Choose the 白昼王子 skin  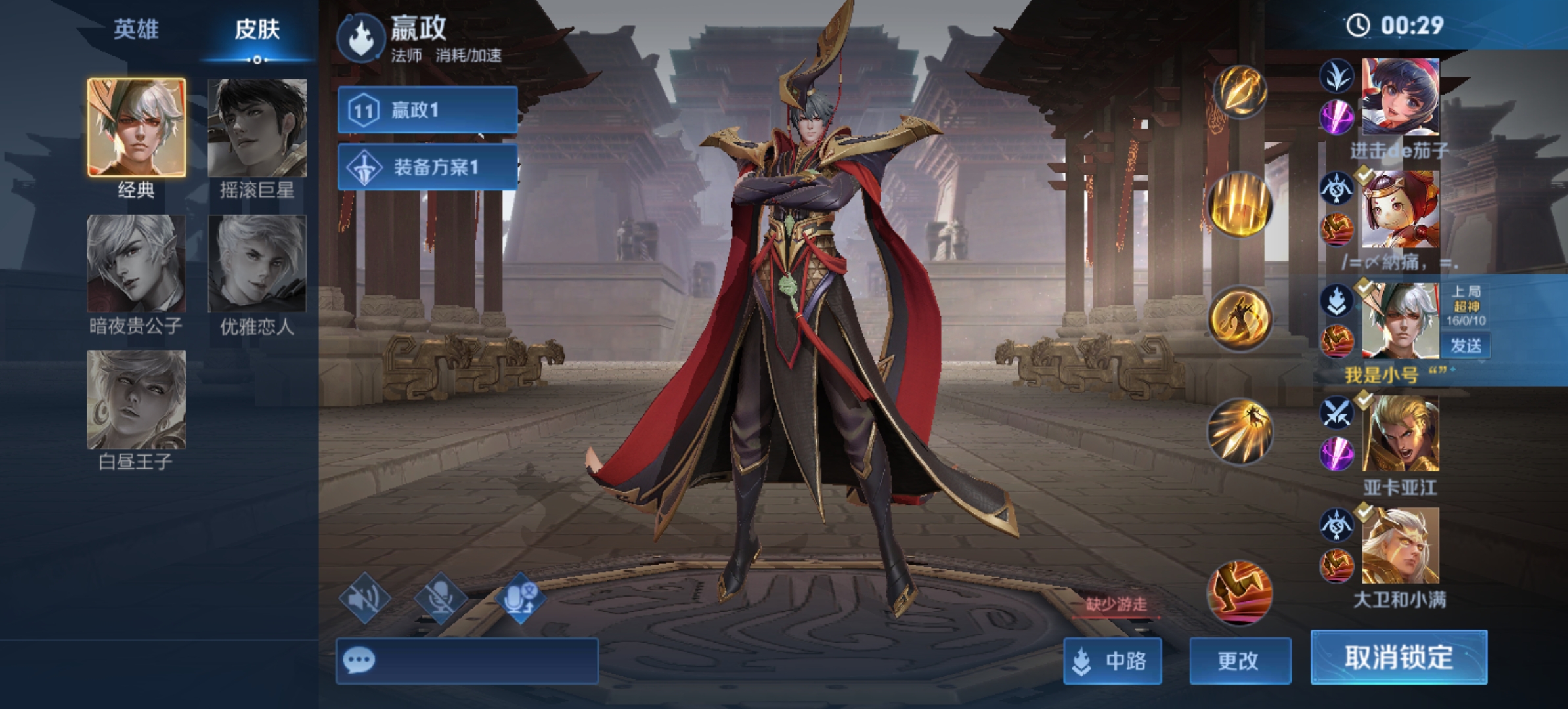click(x=137, y=399)
